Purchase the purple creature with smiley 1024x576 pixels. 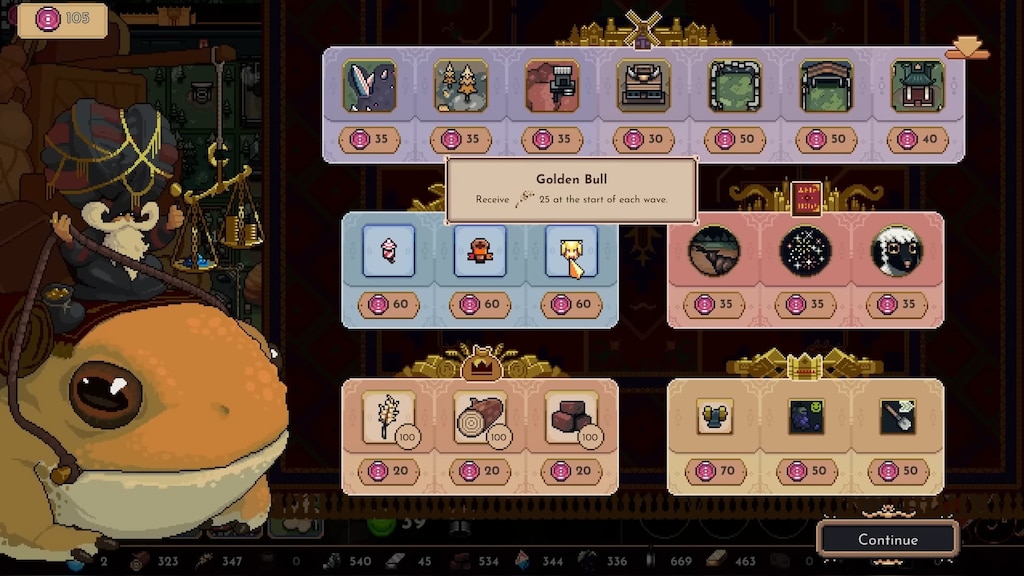coord(805,417)
